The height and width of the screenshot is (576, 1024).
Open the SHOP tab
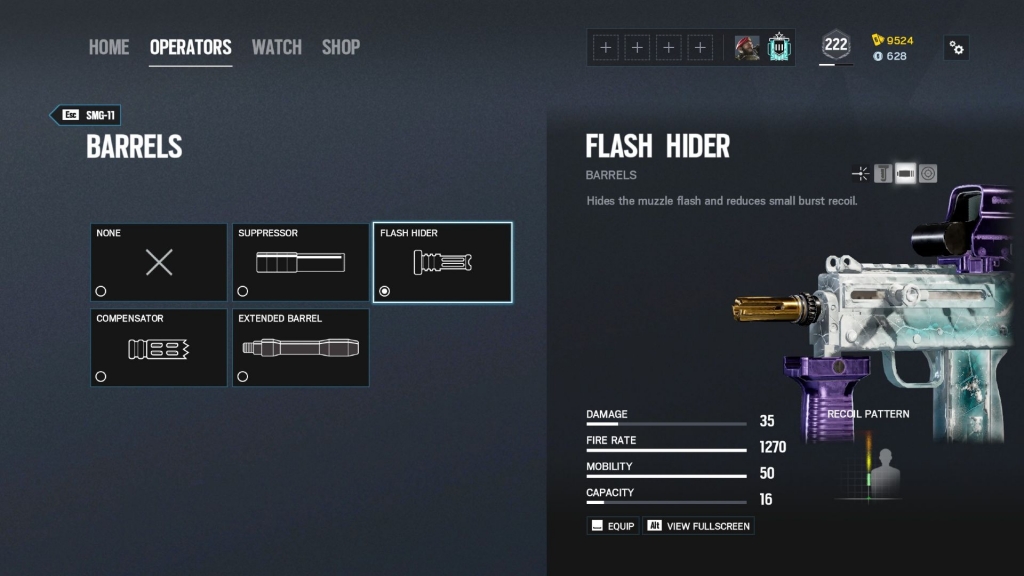(341, 47)
